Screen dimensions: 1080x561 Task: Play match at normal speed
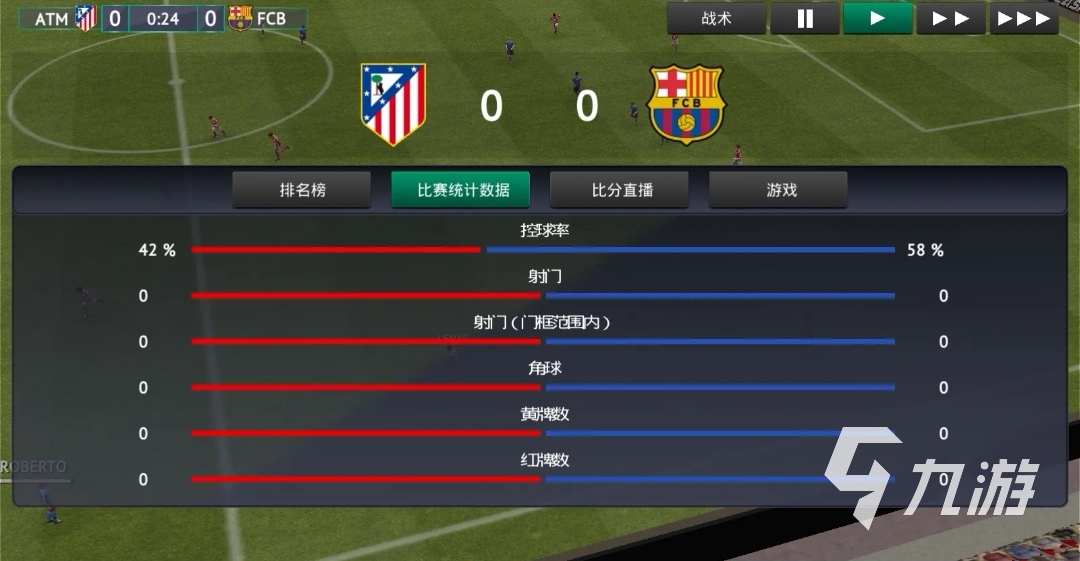[877, 18]
